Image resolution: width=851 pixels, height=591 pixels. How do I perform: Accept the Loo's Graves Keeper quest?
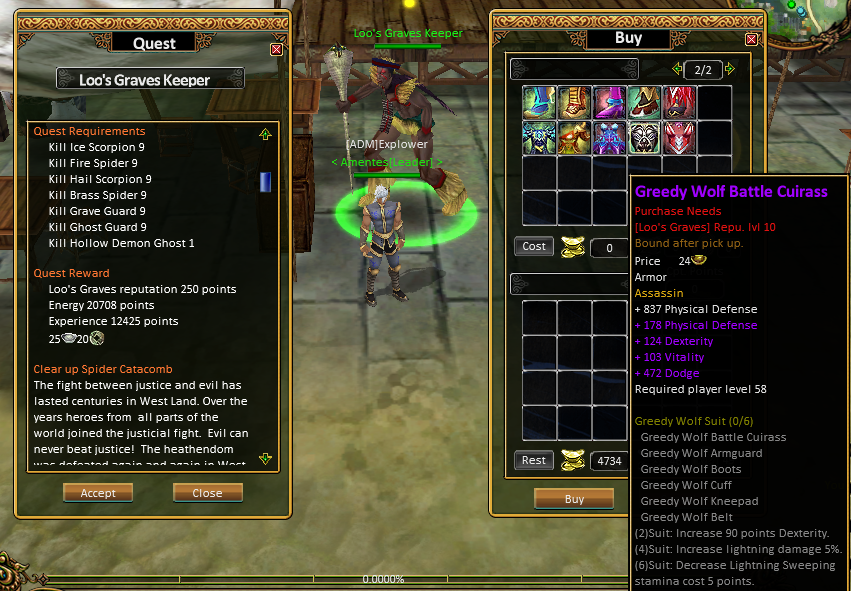(x=98, y=492)
